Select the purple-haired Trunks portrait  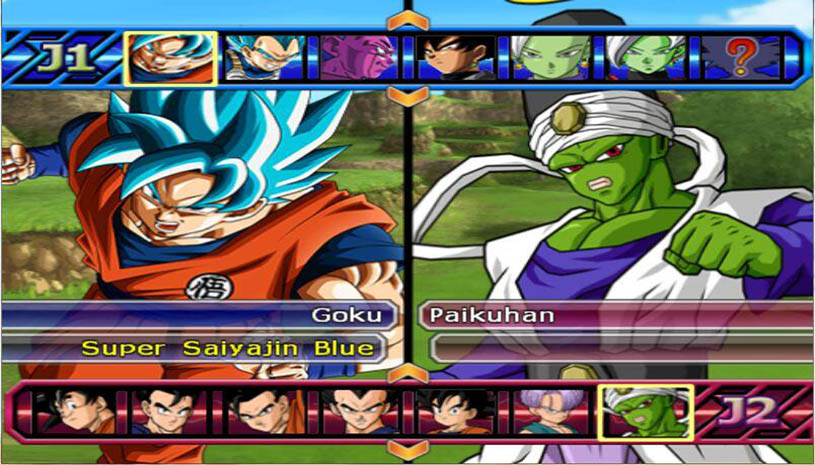pyautogui.click(x=550, y=410)
